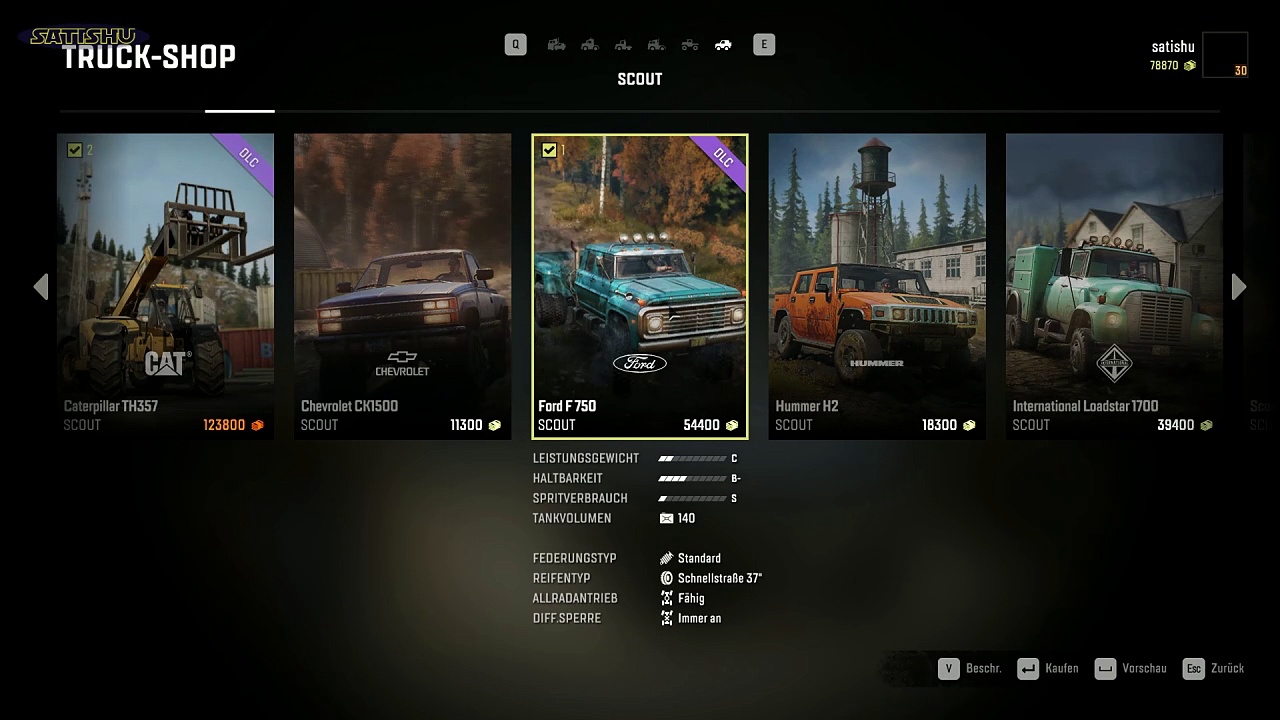Select the Ford F 750 truck card
The height and width of the screenshot is (720, 1280).
tap(640, 286)
